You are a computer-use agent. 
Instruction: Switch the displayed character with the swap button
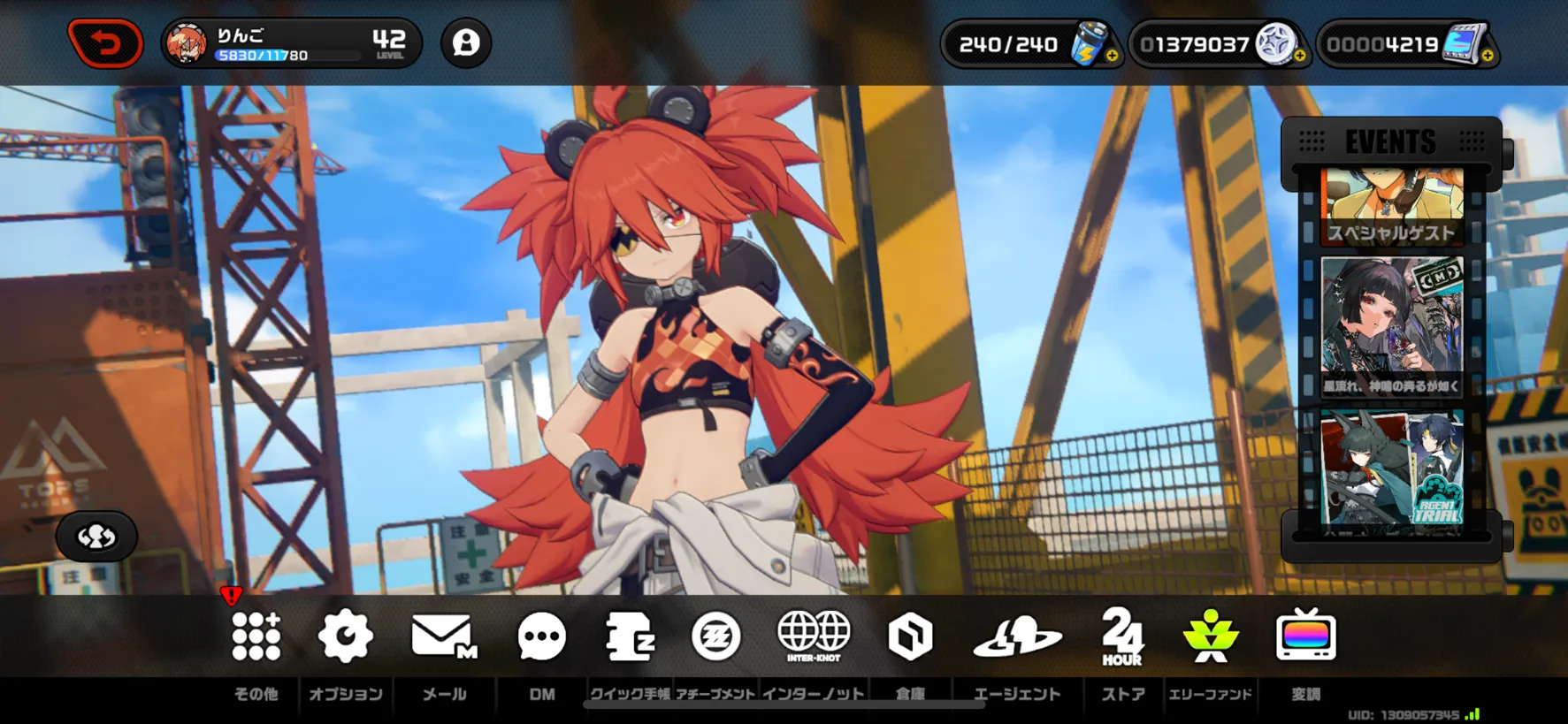tap(96, 537)
